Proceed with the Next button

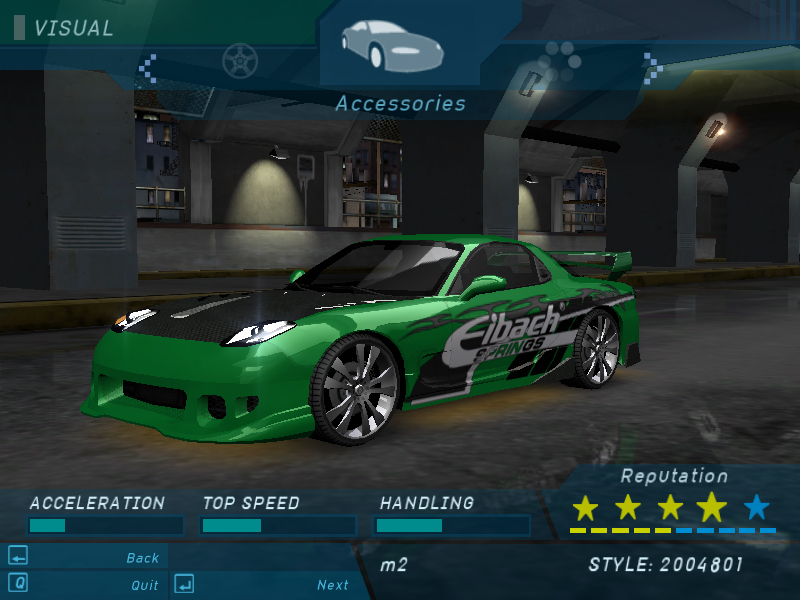(332, 585)
